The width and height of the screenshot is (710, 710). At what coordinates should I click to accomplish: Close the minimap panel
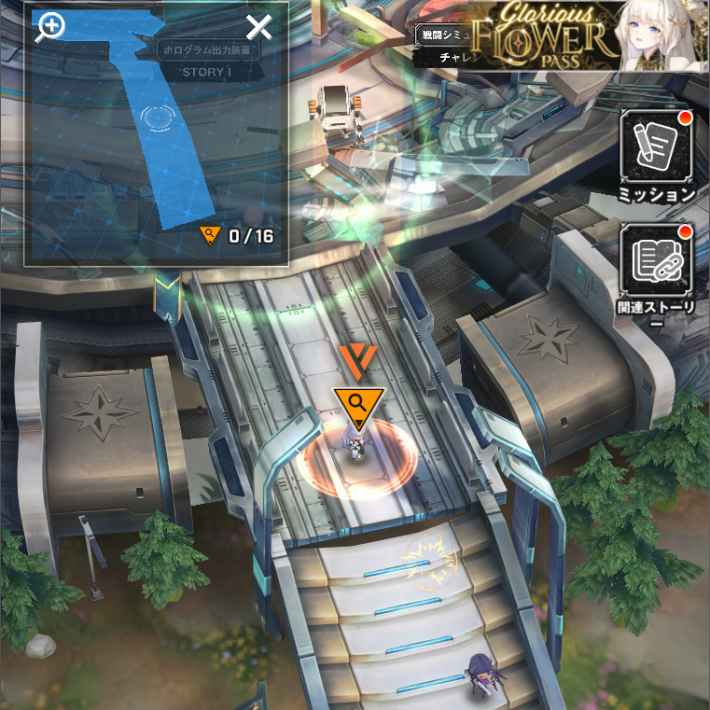(259, 28)
